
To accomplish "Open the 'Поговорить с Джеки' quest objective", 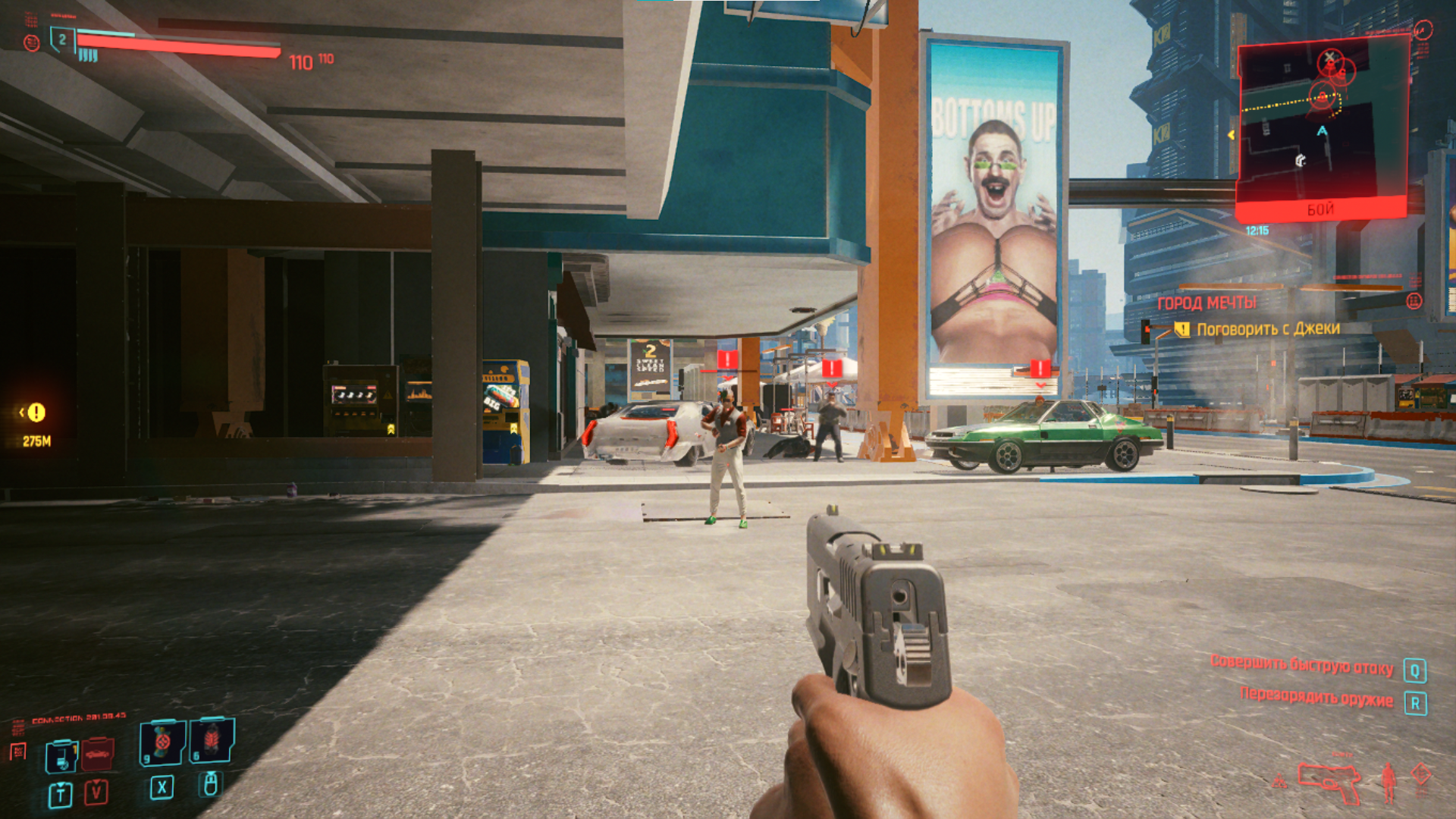I will click(x=1268, y=329).
